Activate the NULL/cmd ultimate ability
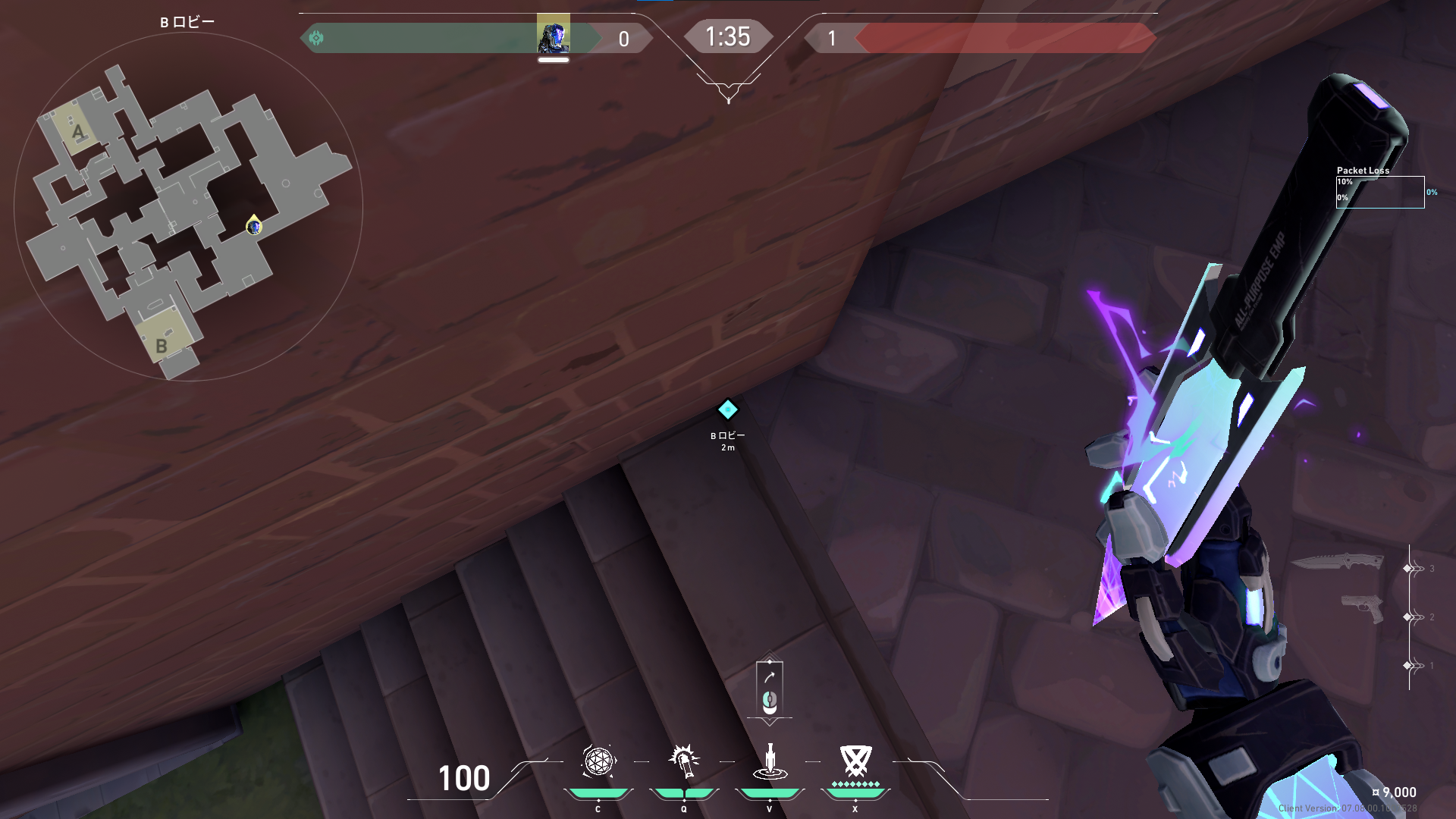 (x=855, y=761)
